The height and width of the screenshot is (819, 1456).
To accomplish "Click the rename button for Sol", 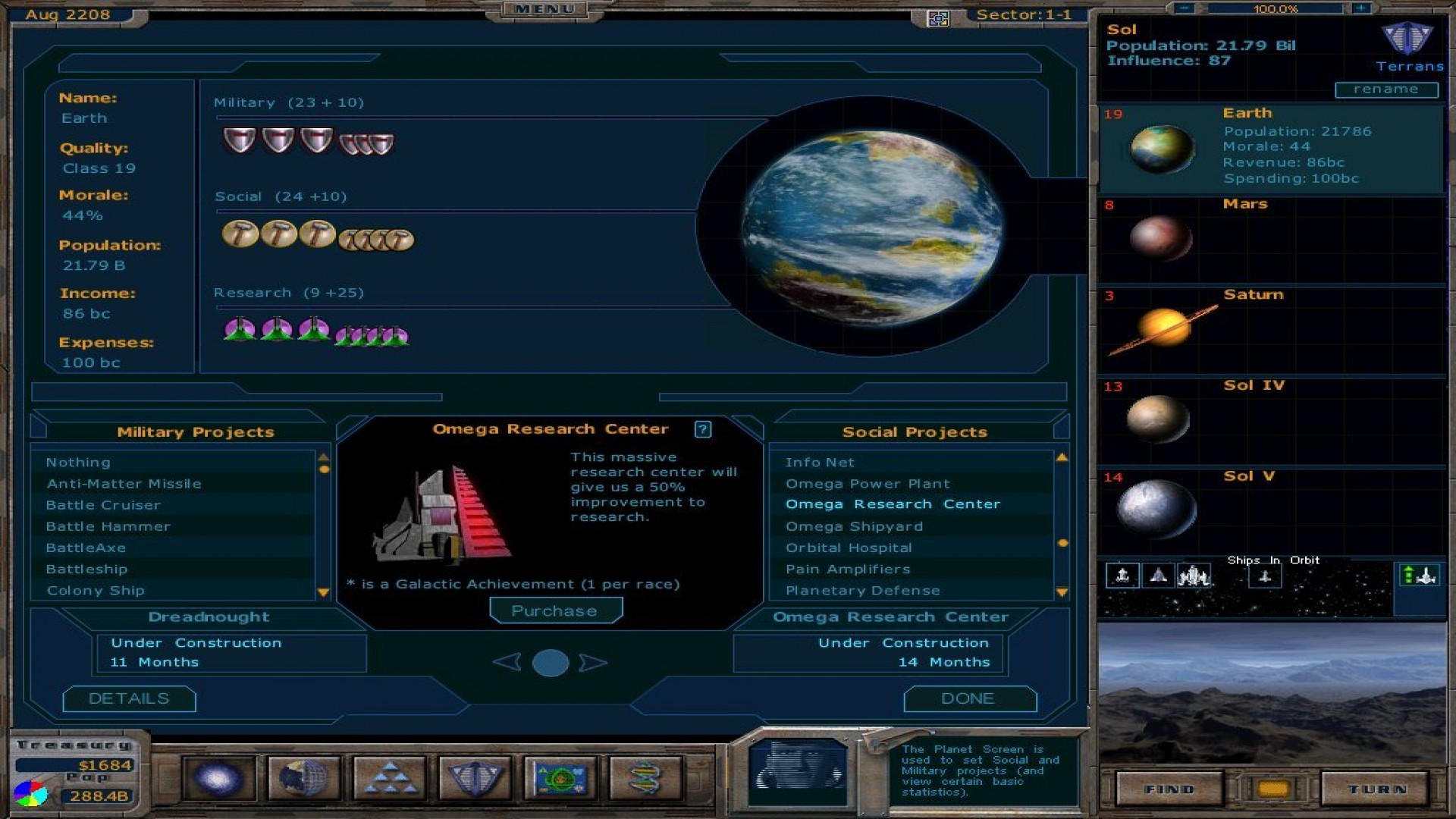I will tap(1386, 89).
